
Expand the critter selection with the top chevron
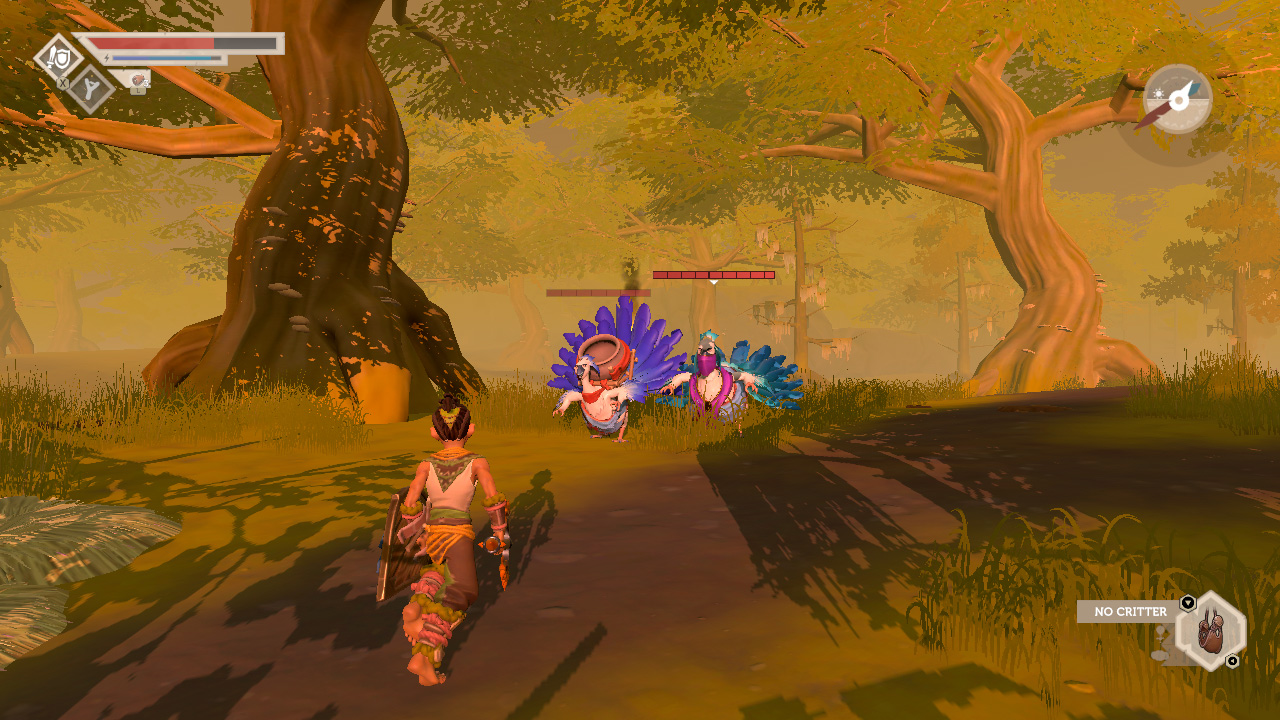click(1188, 601)
